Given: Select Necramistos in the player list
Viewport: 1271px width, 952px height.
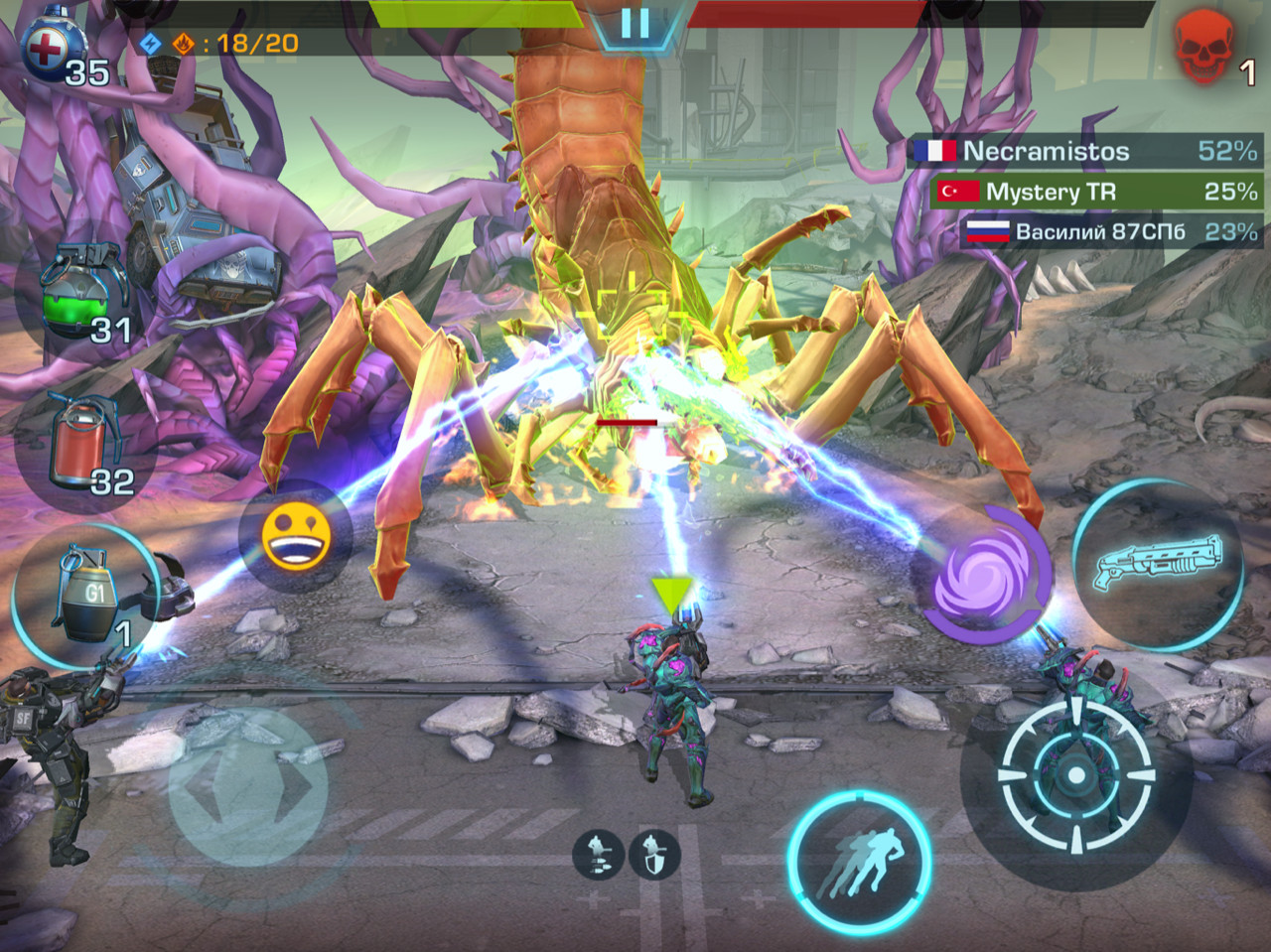Looking at the screenshot, I should 1084,151.
